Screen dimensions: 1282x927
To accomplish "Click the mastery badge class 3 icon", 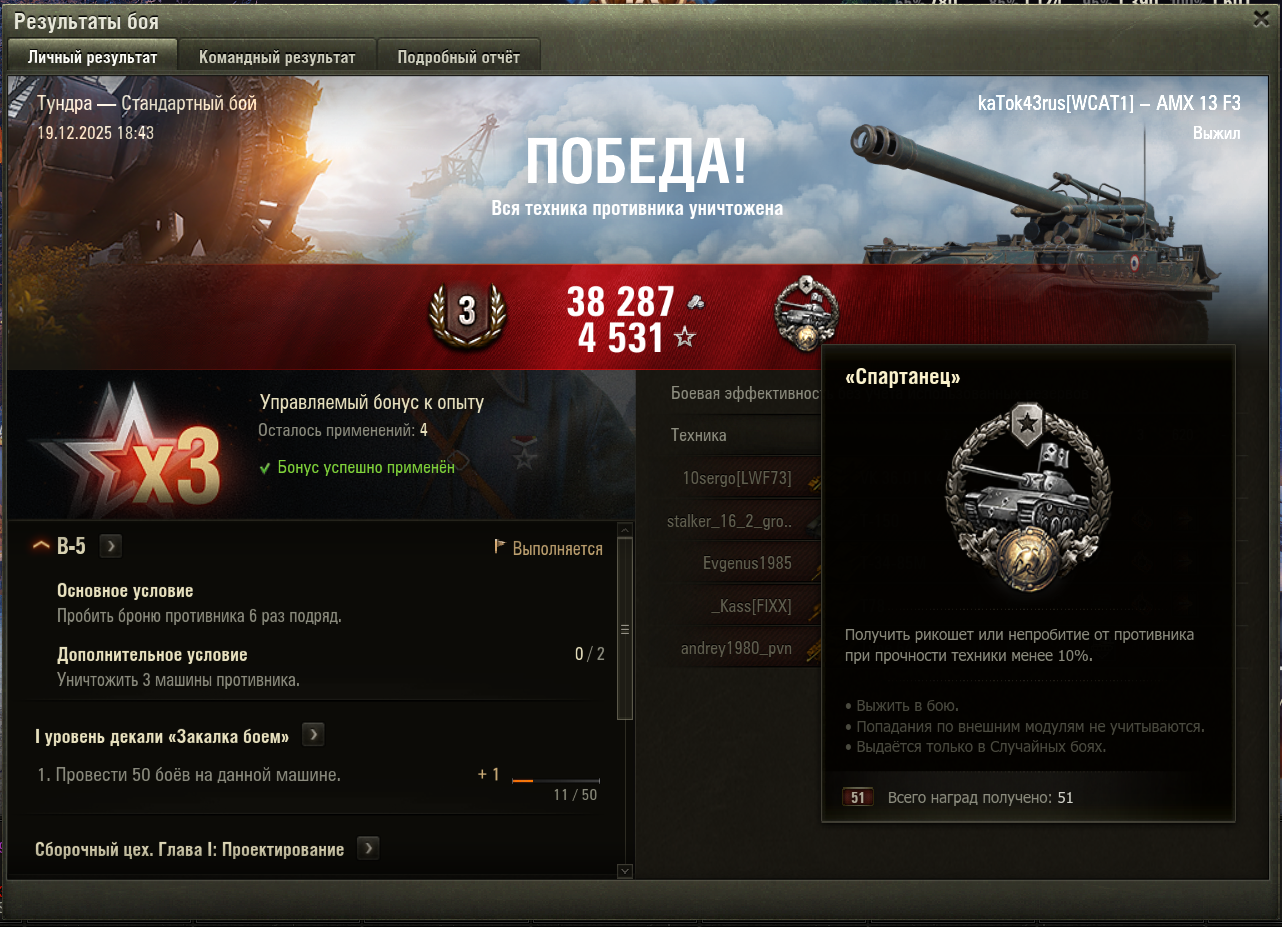I will 467,313.
